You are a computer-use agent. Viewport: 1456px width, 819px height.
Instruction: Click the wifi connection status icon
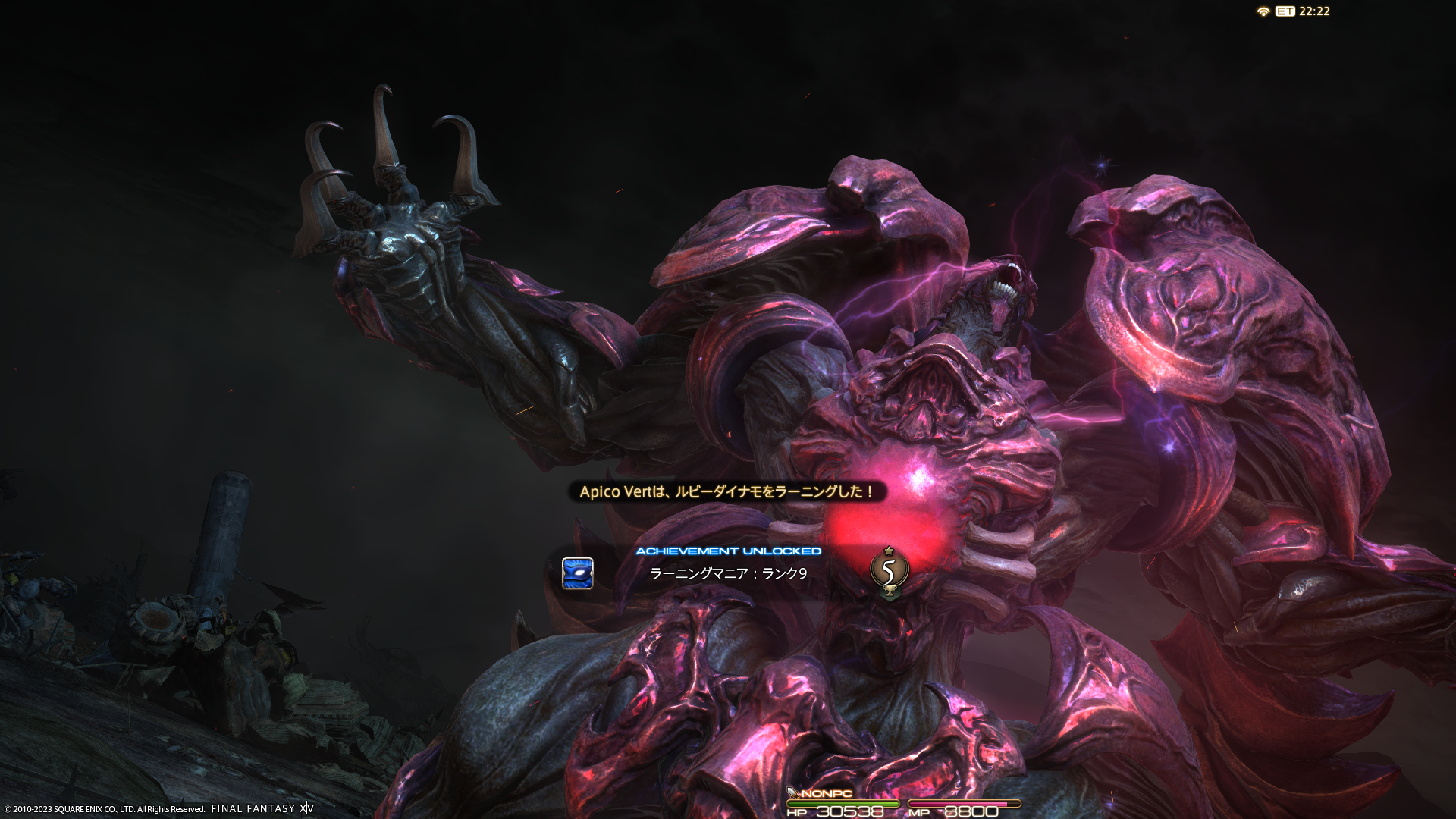pyautogui.click(x=1263, y=11)
